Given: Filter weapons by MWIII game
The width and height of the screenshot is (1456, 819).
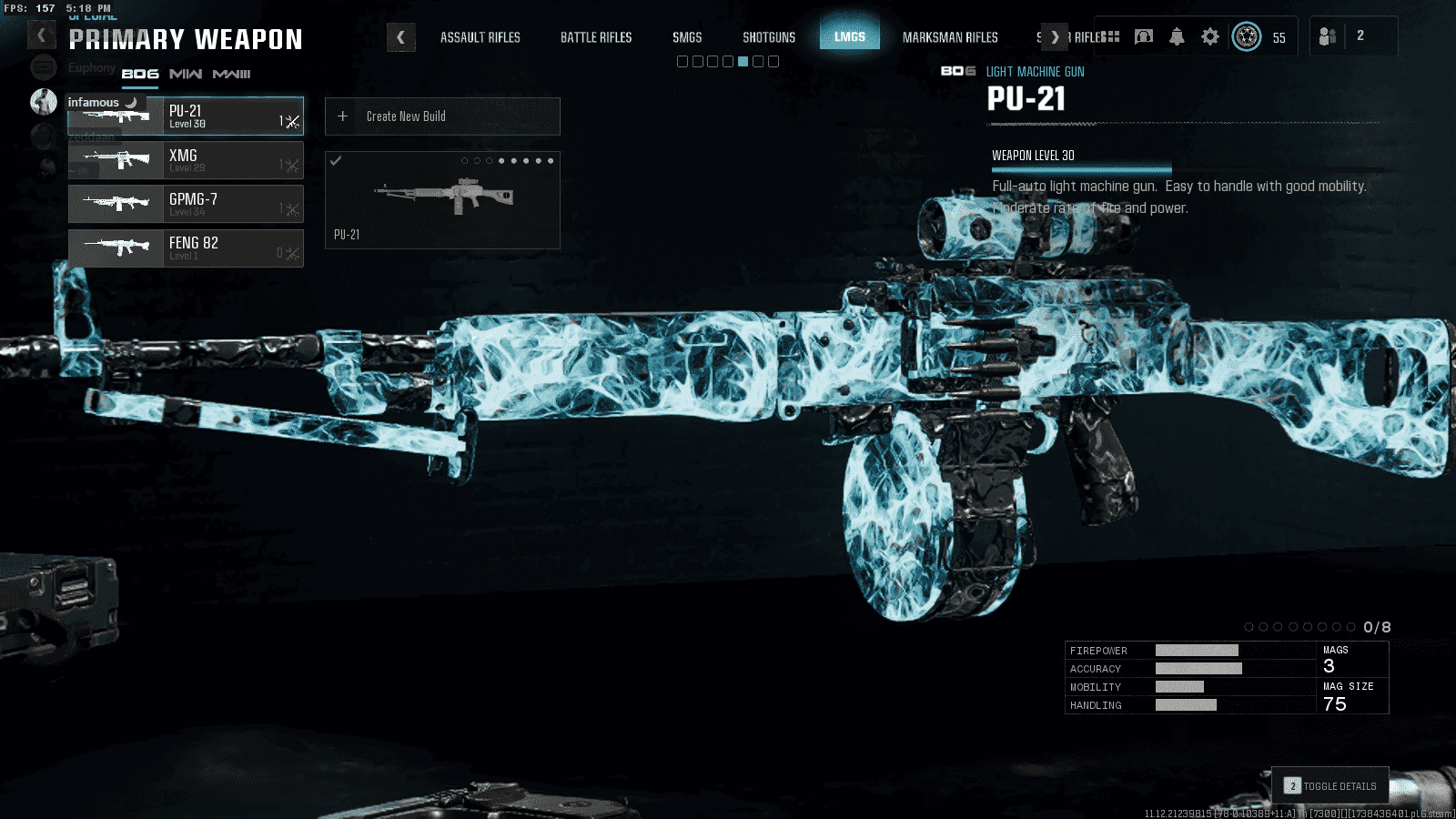Looking at the screenshot, I should [x=231, y=74].
